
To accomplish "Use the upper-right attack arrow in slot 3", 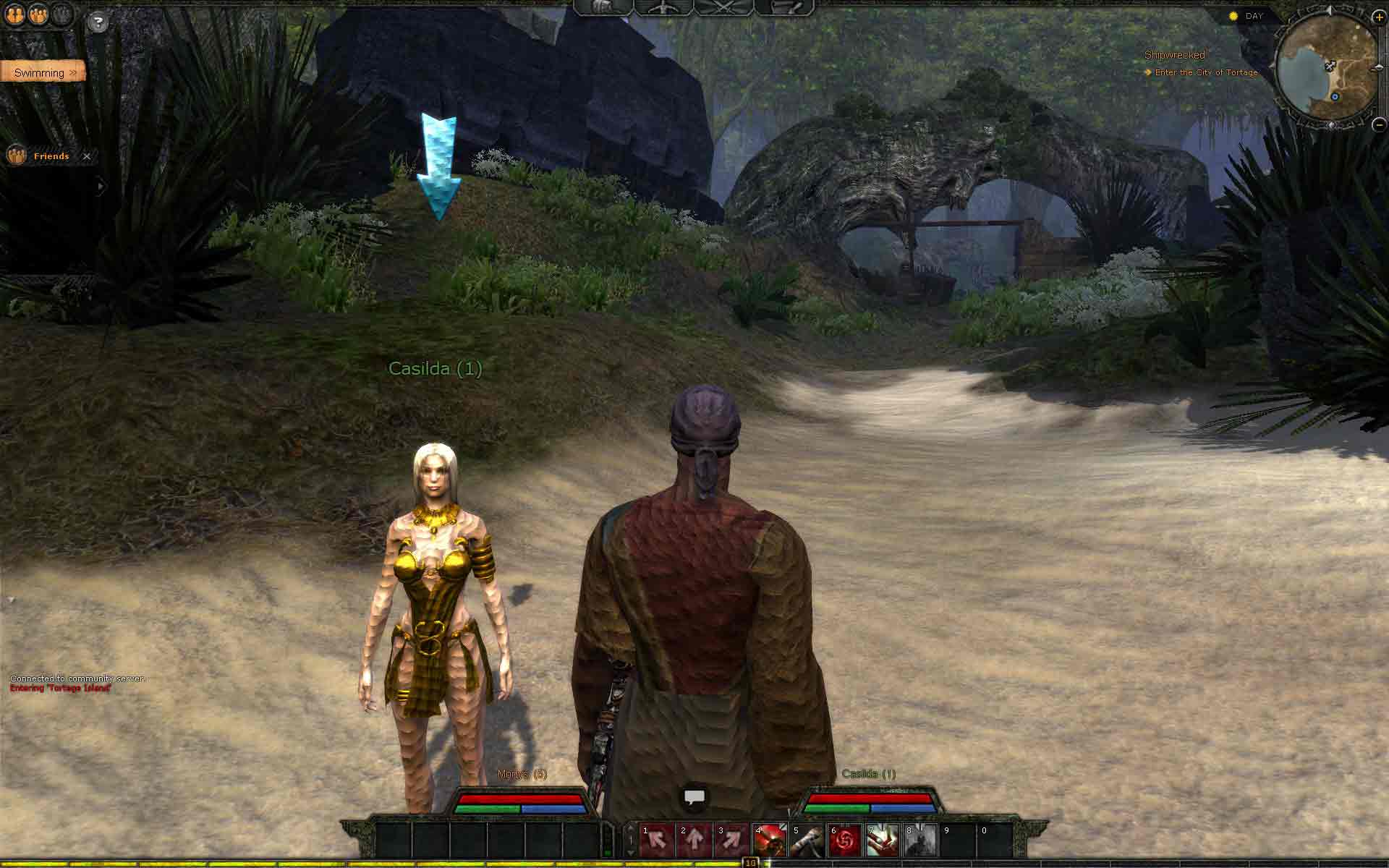I will [x=732, y=840].
